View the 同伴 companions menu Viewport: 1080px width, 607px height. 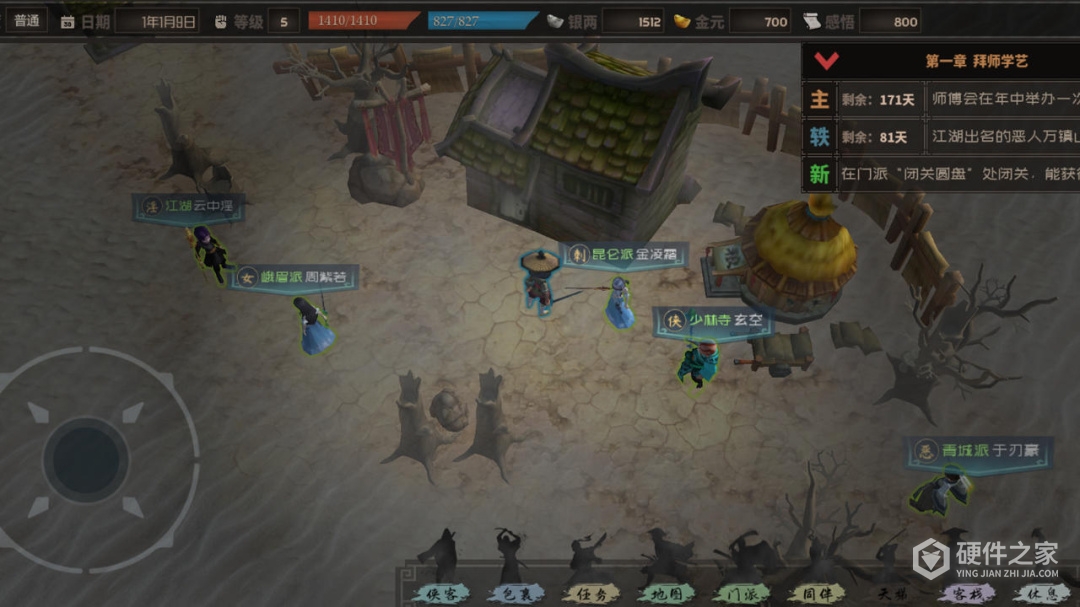click(x=816, y=591)
